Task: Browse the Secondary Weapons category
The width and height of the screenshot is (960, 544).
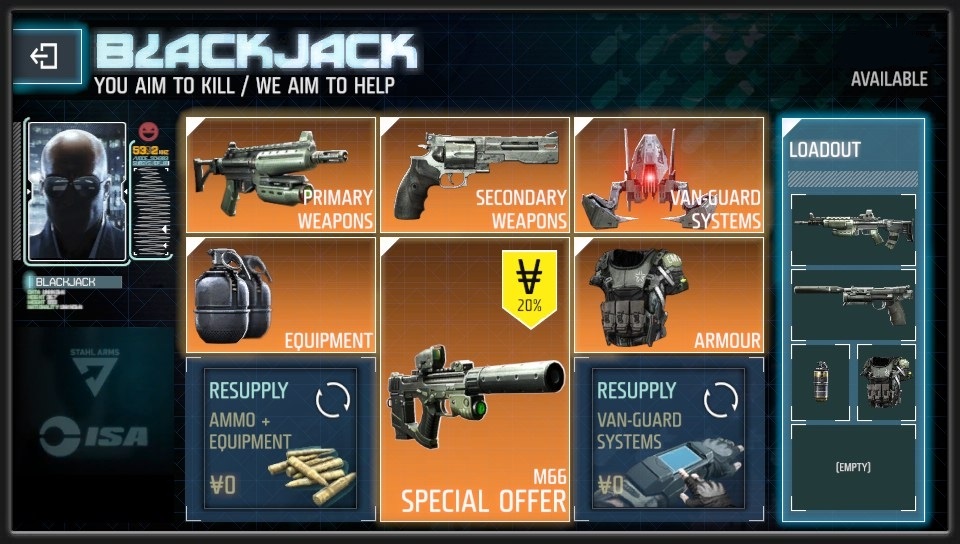Action: point(475,175)
